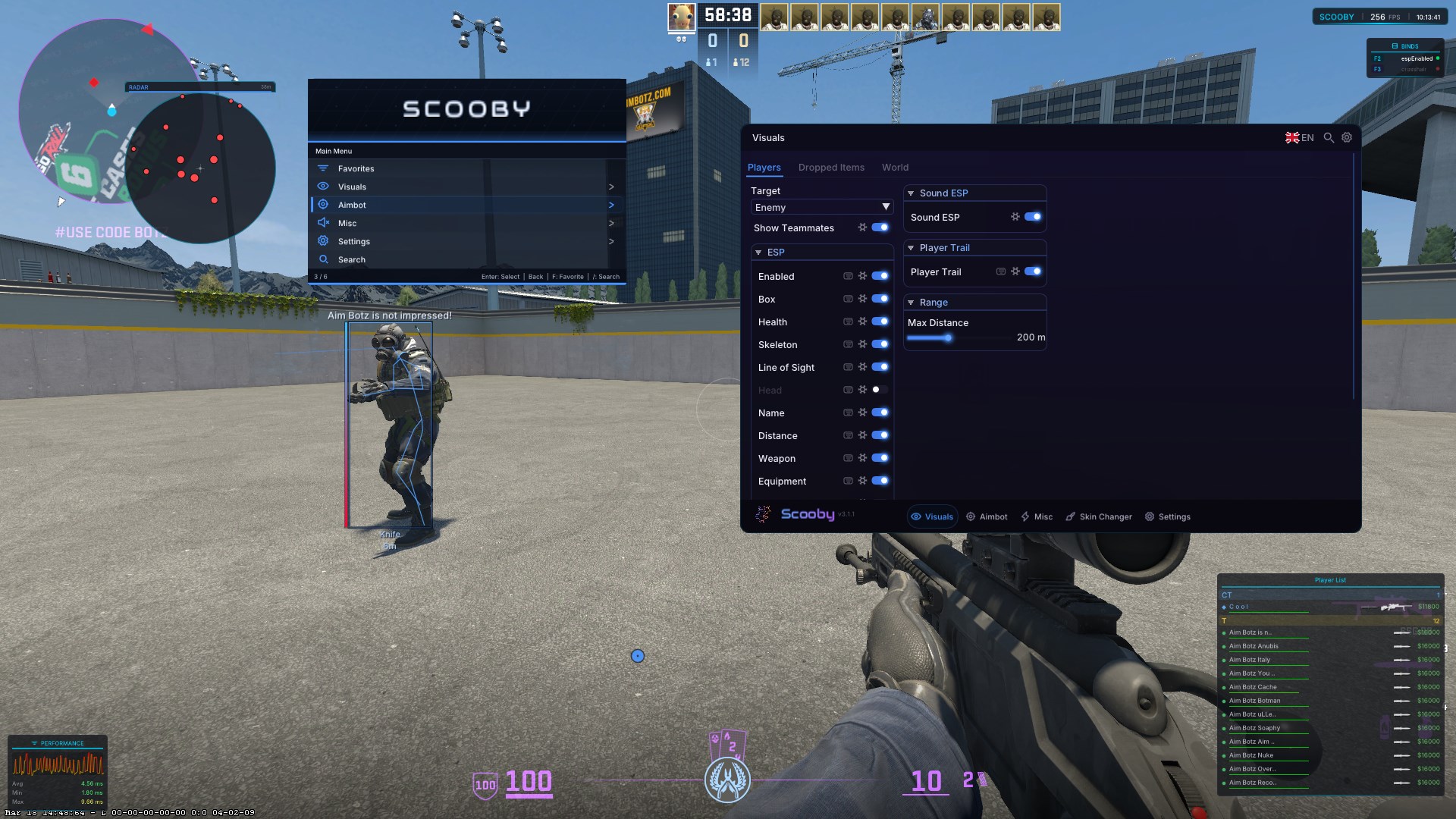
Task: Open Skin Changer via the brush icon
Action: (x=1071, y=516)
